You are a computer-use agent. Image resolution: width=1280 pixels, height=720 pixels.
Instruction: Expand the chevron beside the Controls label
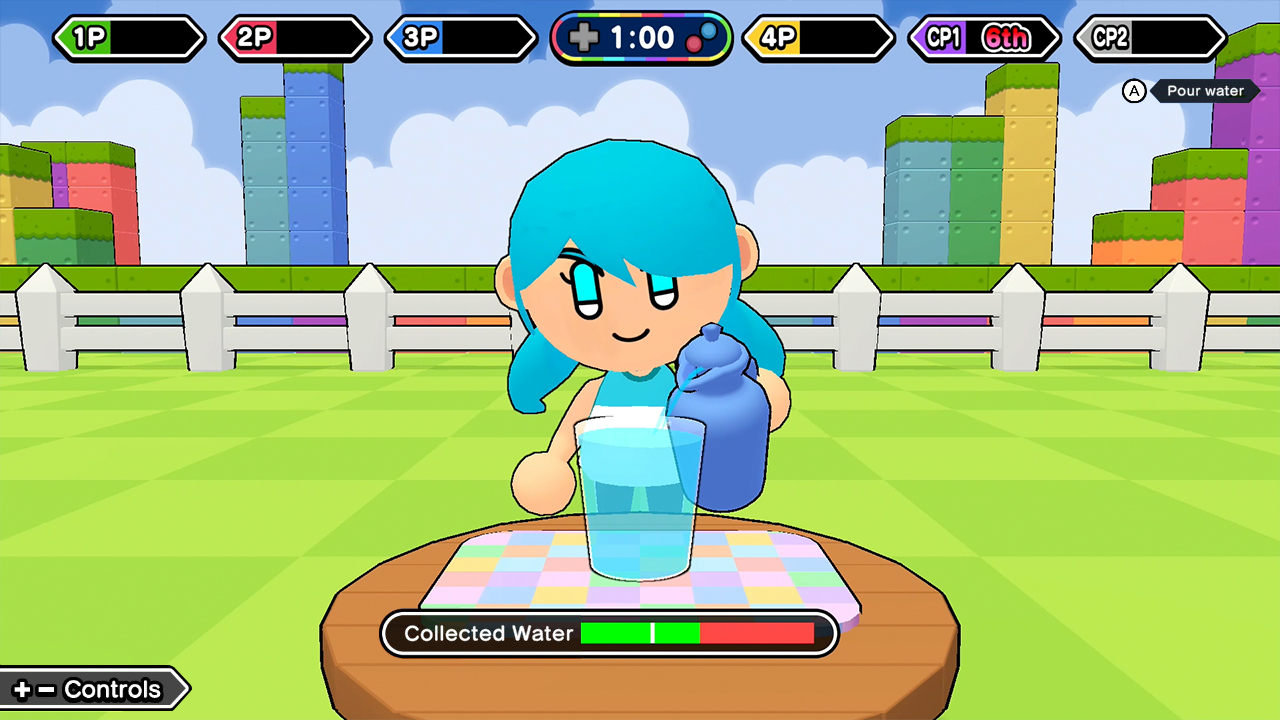pyautogui.click(x=185, y=689)
